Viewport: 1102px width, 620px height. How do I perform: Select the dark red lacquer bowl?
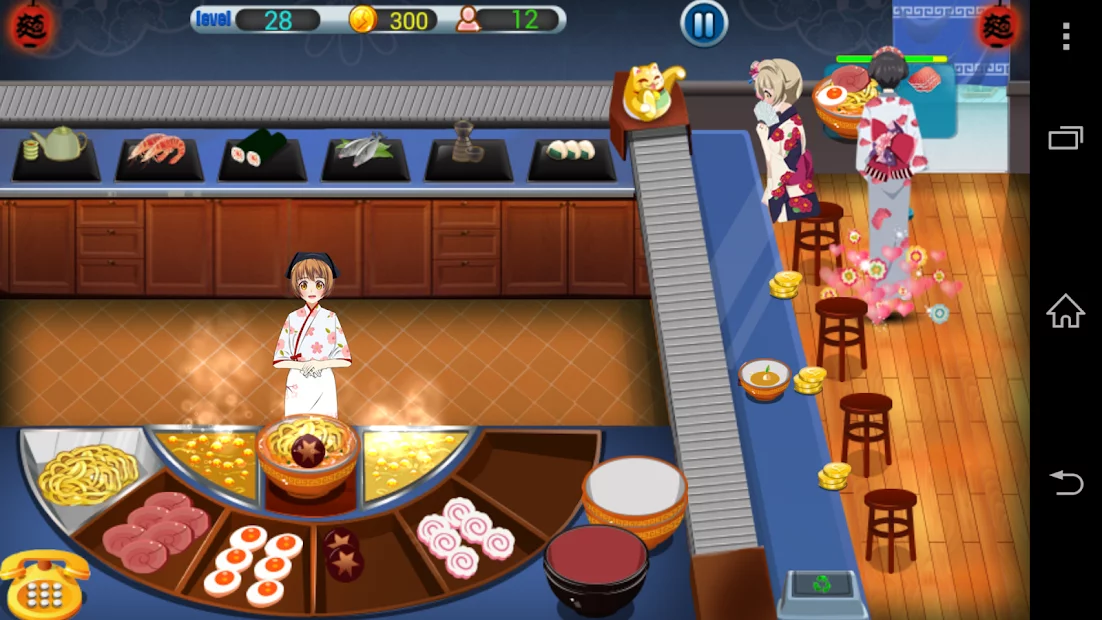pyautogui.click(x=595, y=564)
